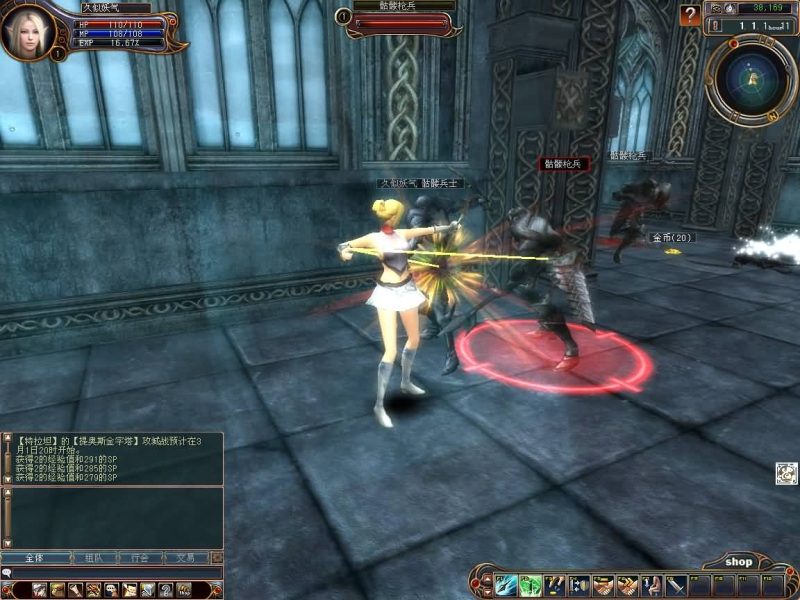The image size is (800, 600).
Task: Activate the F1 blue spear strike skill
Action: pyautogui.click(x=506, y=585)
